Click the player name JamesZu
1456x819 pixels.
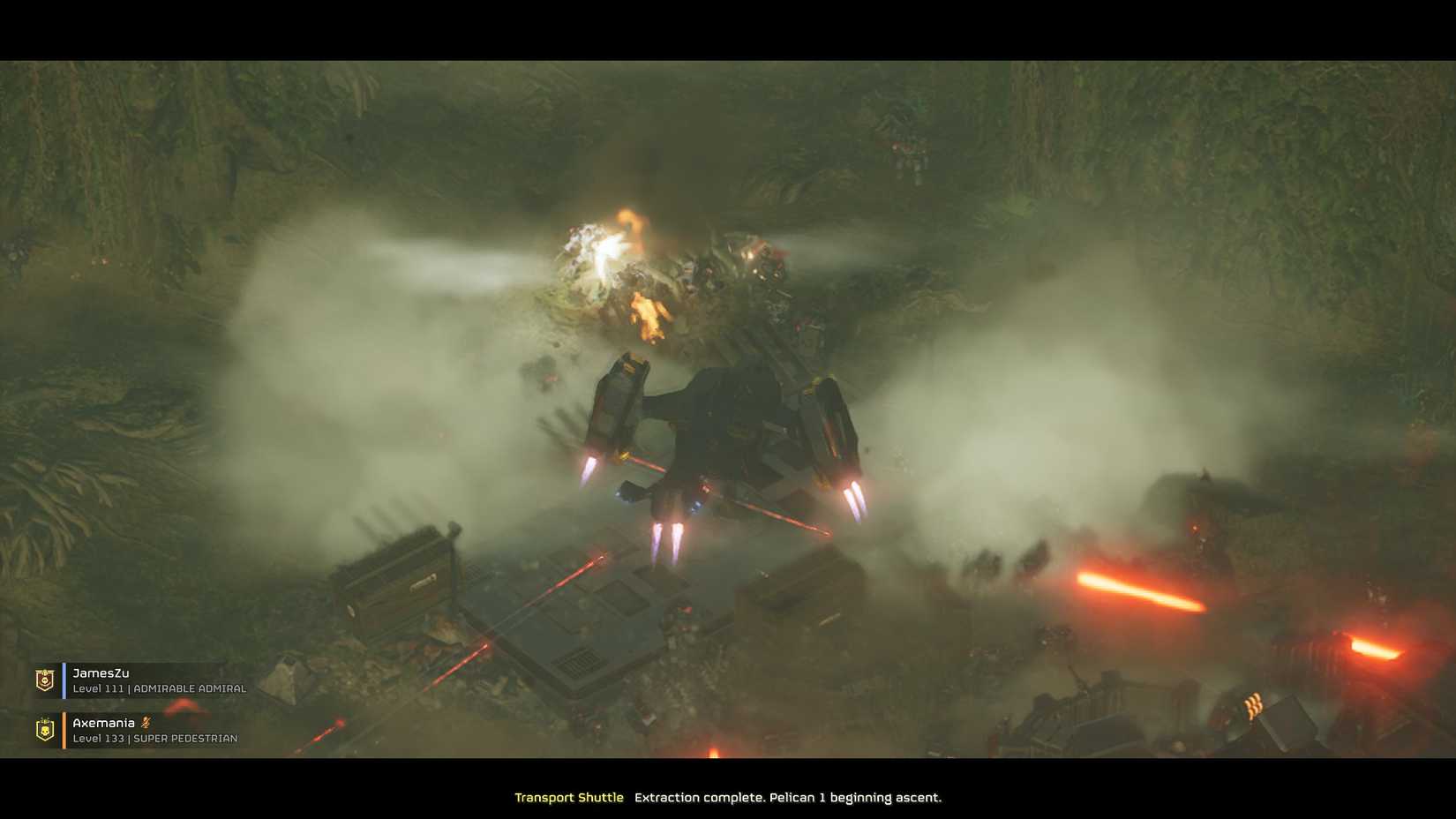coord(100,672)
